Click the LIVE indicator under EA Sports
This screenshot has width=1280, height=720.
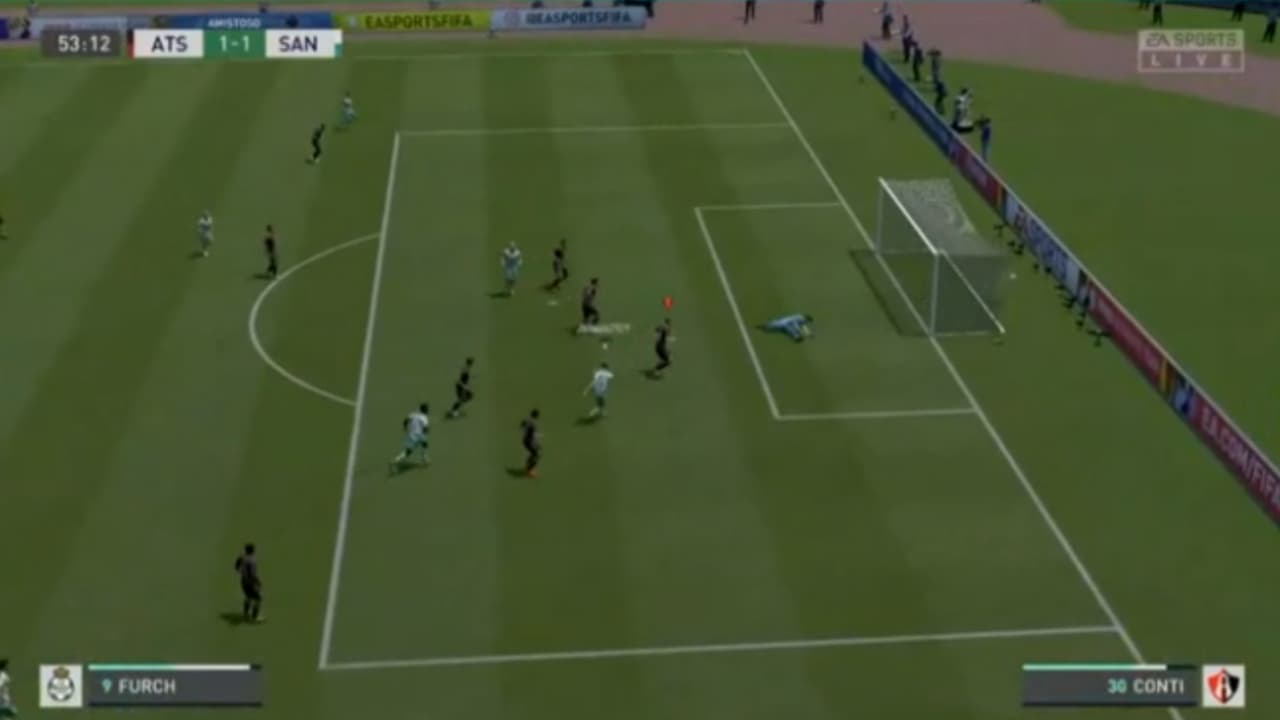(x=1190, y=58)
